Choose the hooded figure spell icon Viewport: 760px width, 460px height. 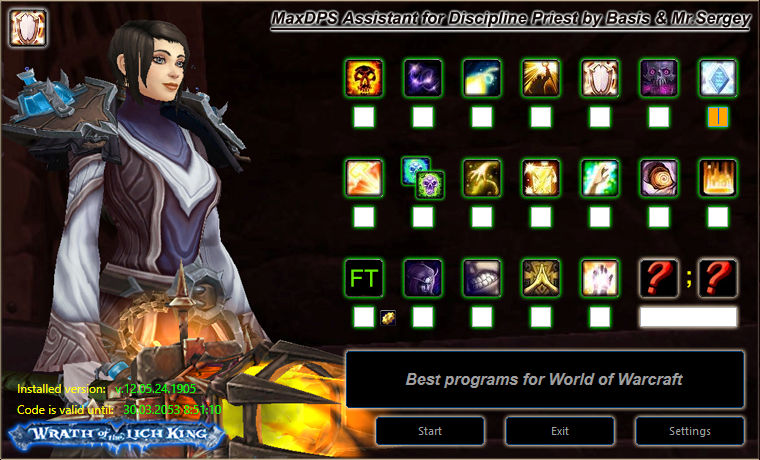tap(658, 178)
